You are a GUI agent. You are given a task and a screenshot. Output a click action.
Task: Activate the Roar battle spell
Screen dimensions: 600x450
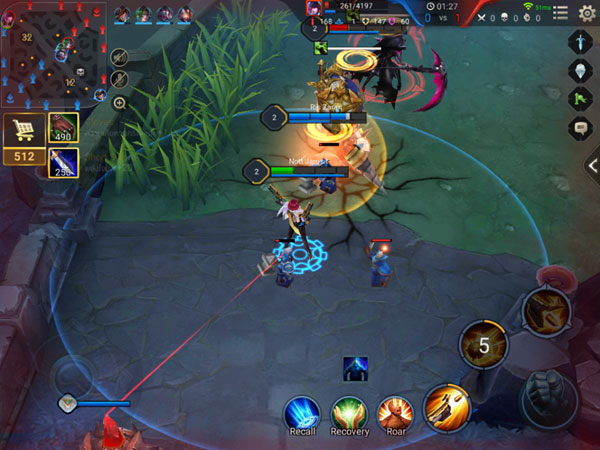[x=395, y=411]
